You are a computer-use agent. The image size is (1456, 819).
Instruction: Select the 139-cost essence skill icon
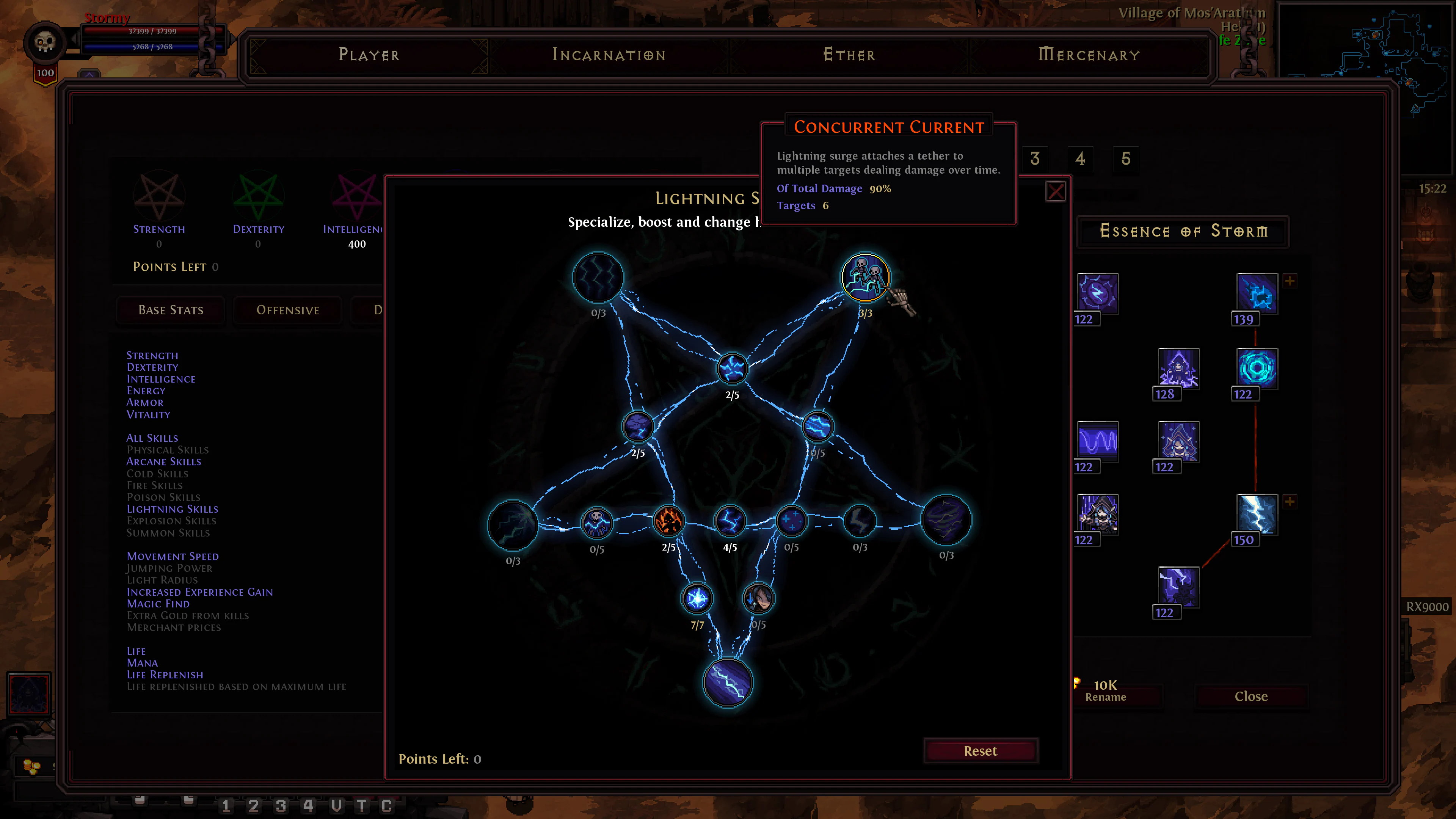point(1257,294)
